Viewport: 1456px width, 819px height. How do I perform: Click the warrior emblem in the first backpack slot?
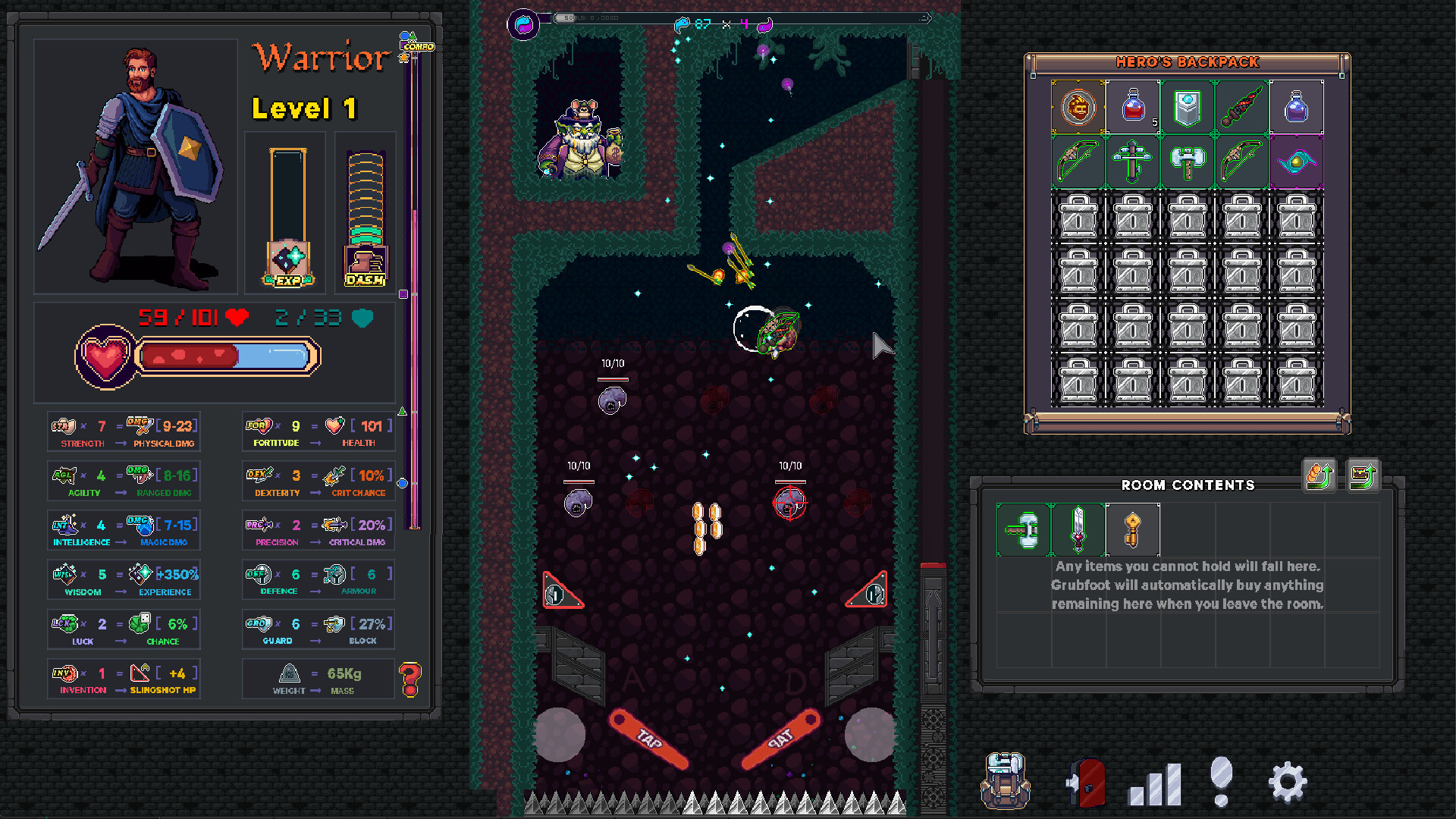pyautogui.click(x=1078, y=107)
